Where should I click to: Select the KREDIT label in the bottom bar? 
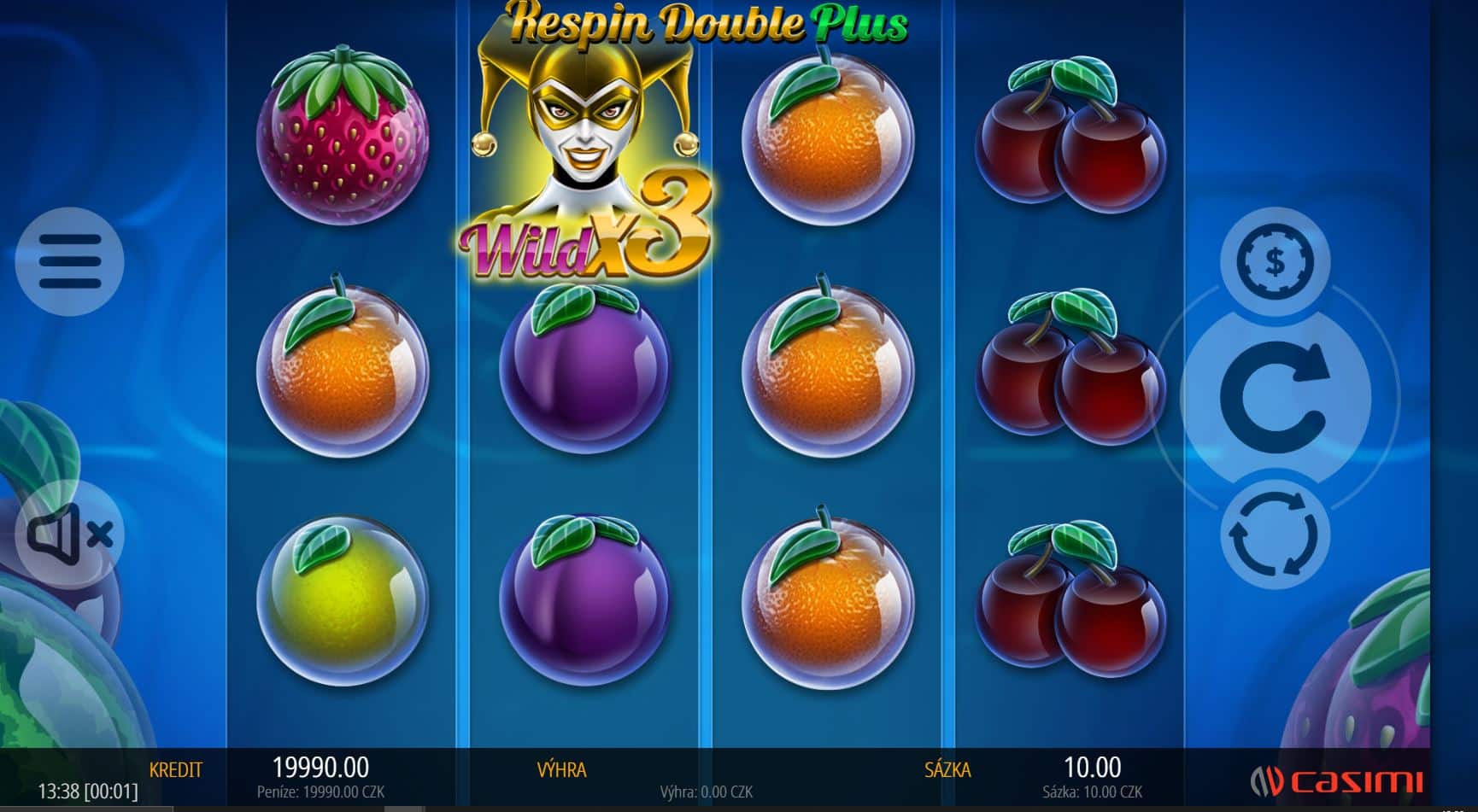tap(176, 769)
